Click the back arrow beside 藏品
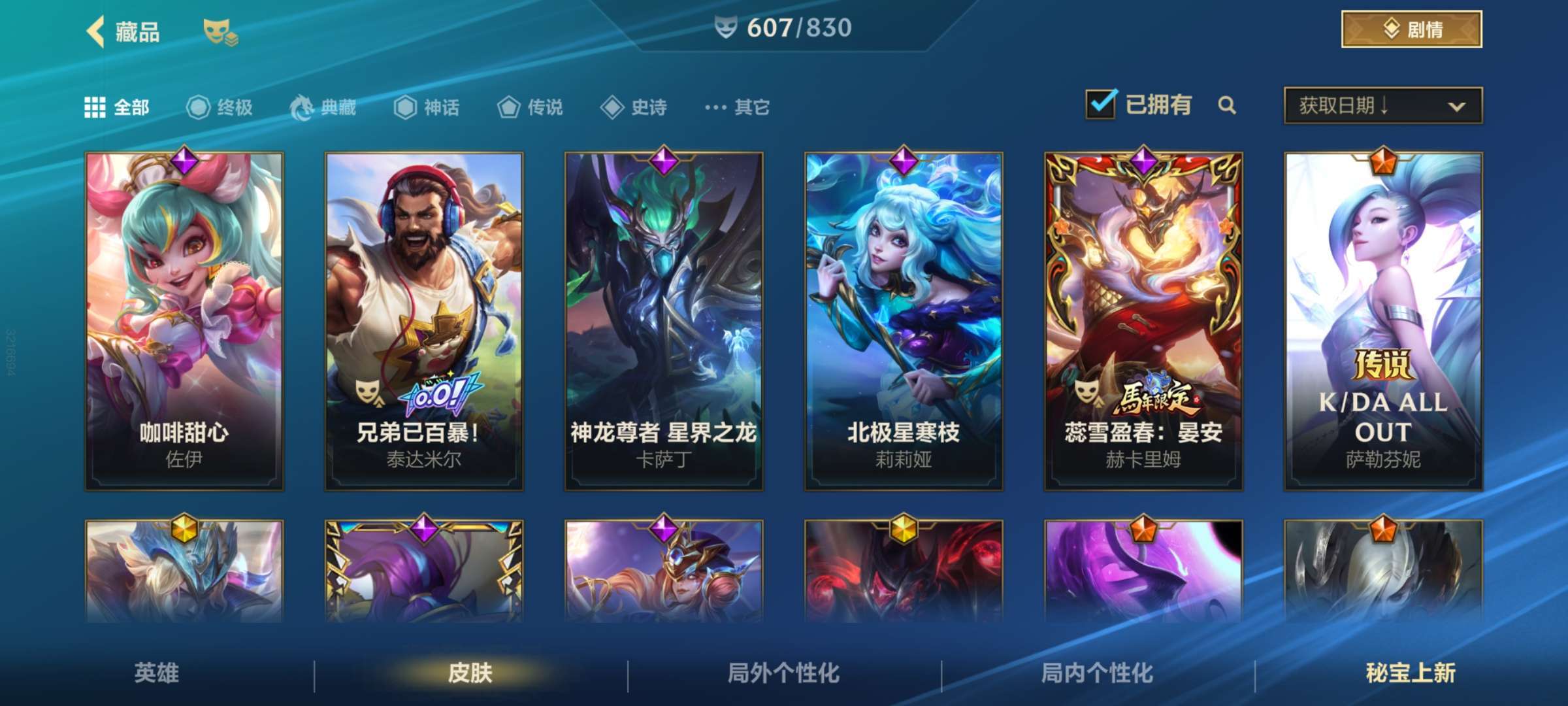1568x706 pixels. pyautogui.click(x=96, y=29)
